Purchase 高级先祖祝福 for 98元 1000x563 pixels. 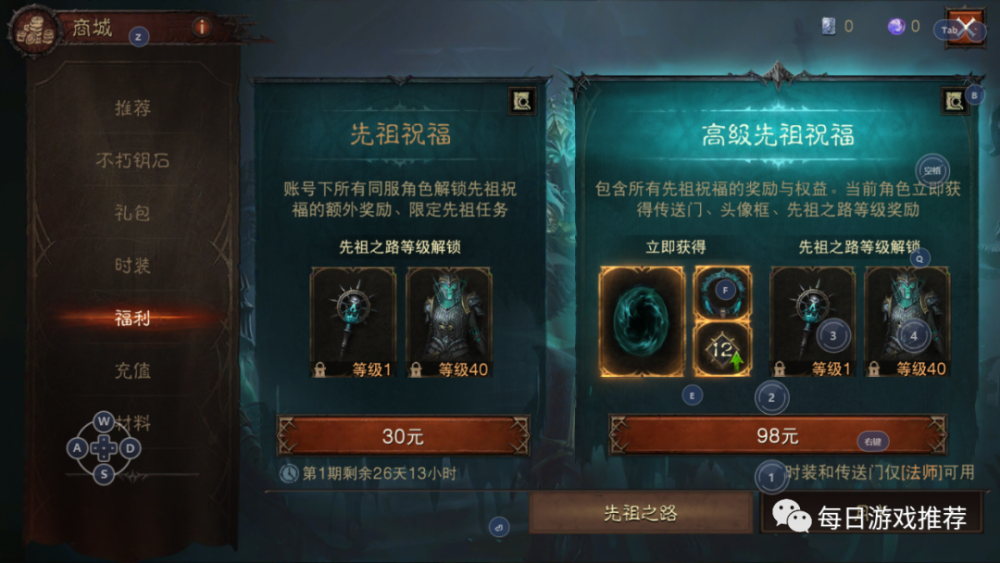pyautogui.click(x=778, y=436)
